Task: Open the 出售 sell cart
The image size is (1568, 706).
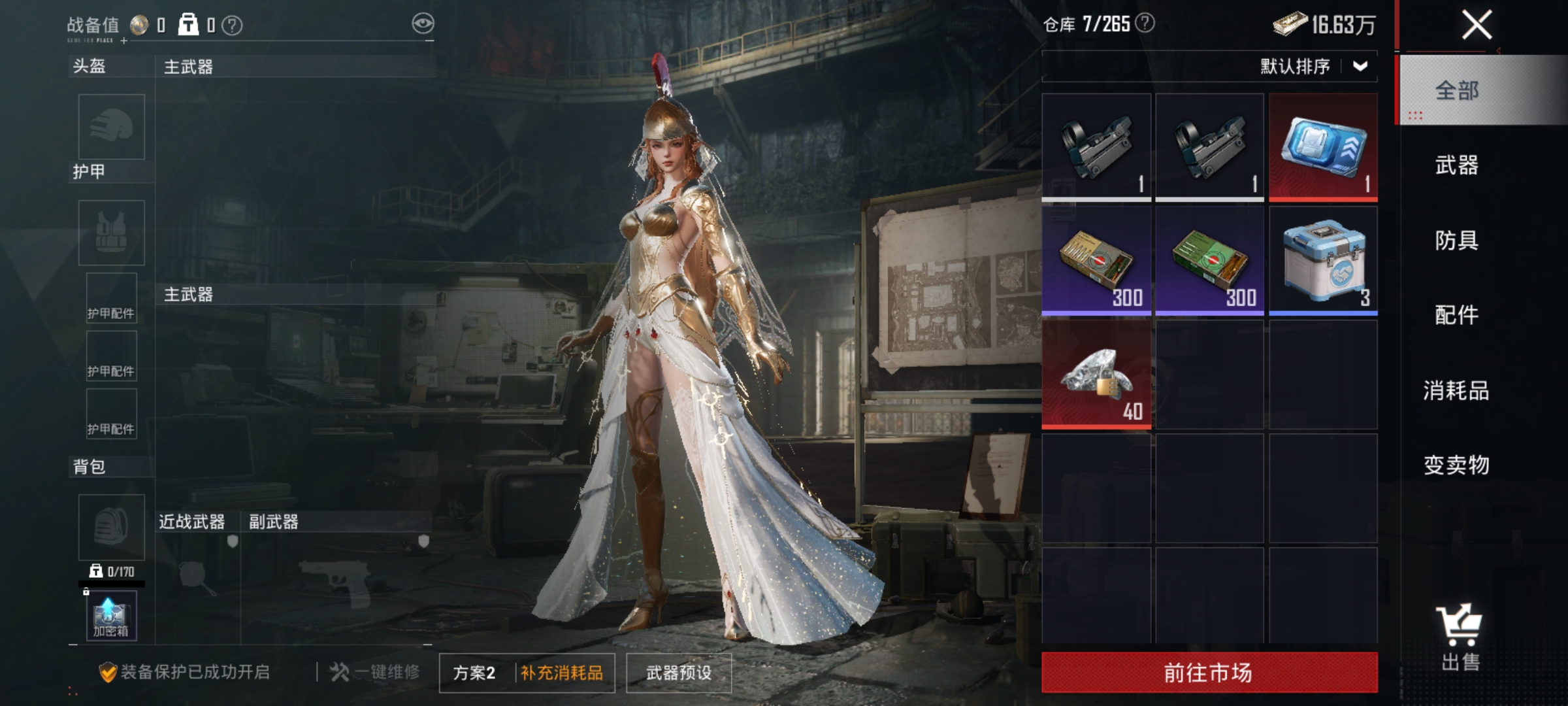Action: pyautogui.click(x=1460, y=637)
